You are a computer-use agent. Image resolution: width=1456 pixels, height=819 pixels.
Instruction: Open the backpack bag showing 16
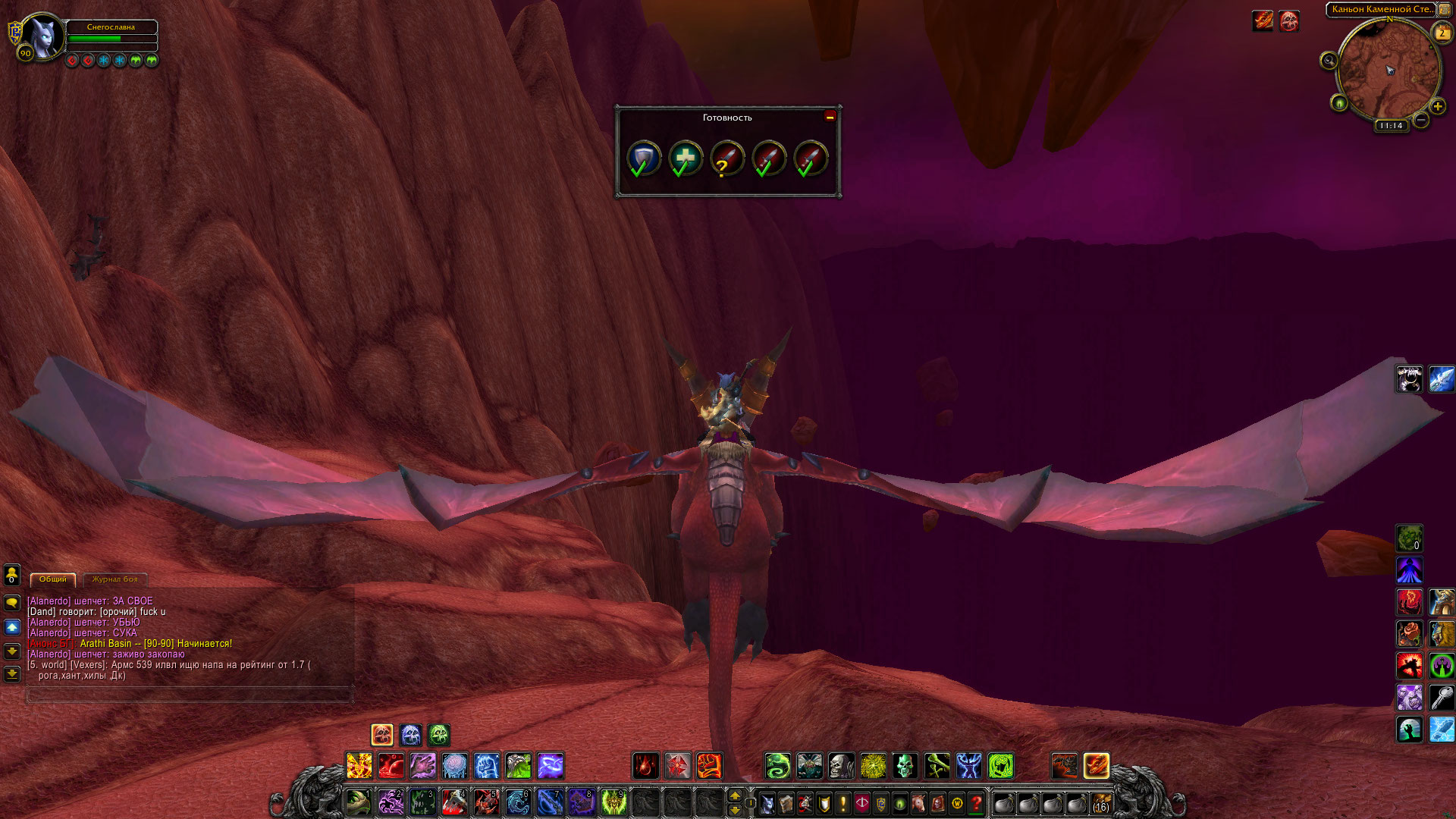coord(1100,802)
